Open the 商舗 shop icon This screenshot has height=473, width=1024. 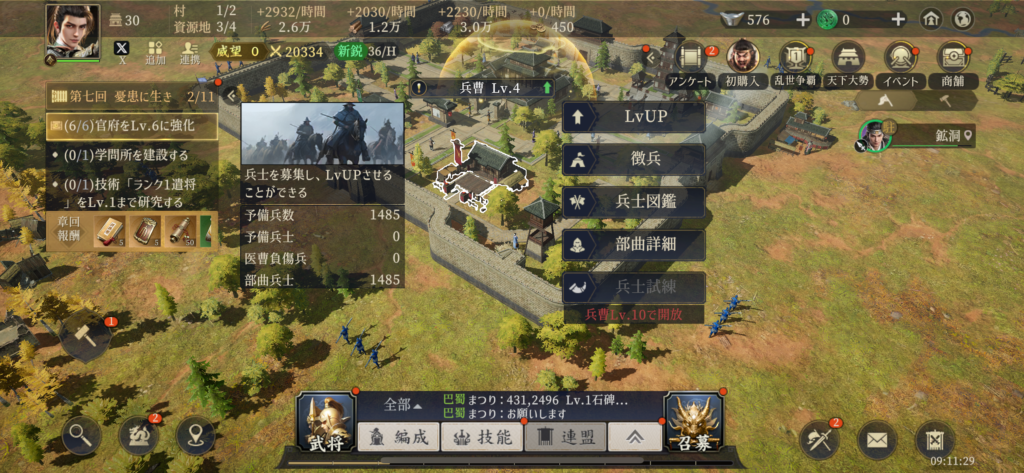pos(955,63)
